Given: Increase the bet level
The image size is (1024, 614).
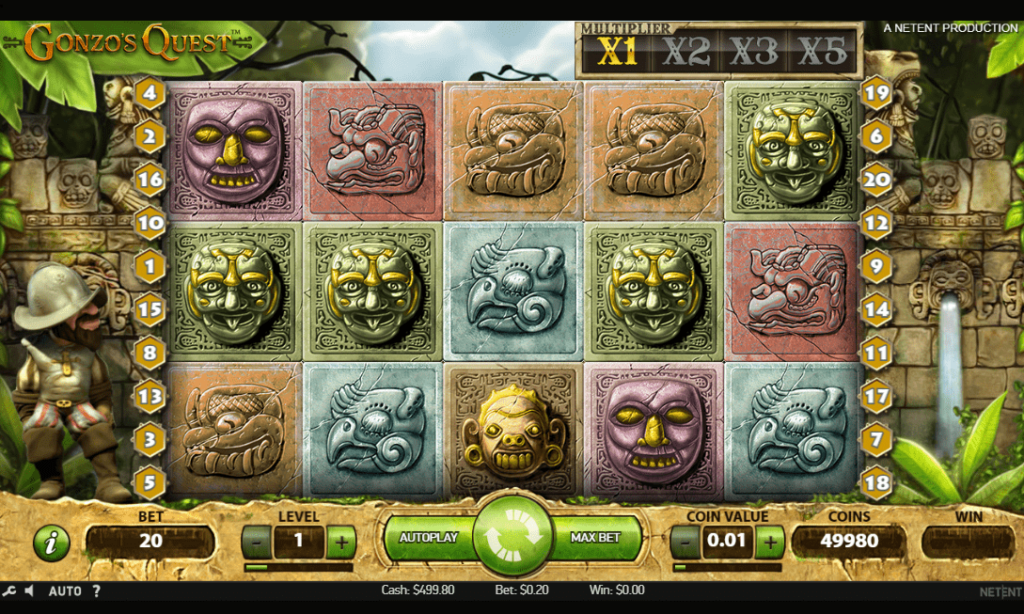Looking at the screenshot, I should pos(341,543).
